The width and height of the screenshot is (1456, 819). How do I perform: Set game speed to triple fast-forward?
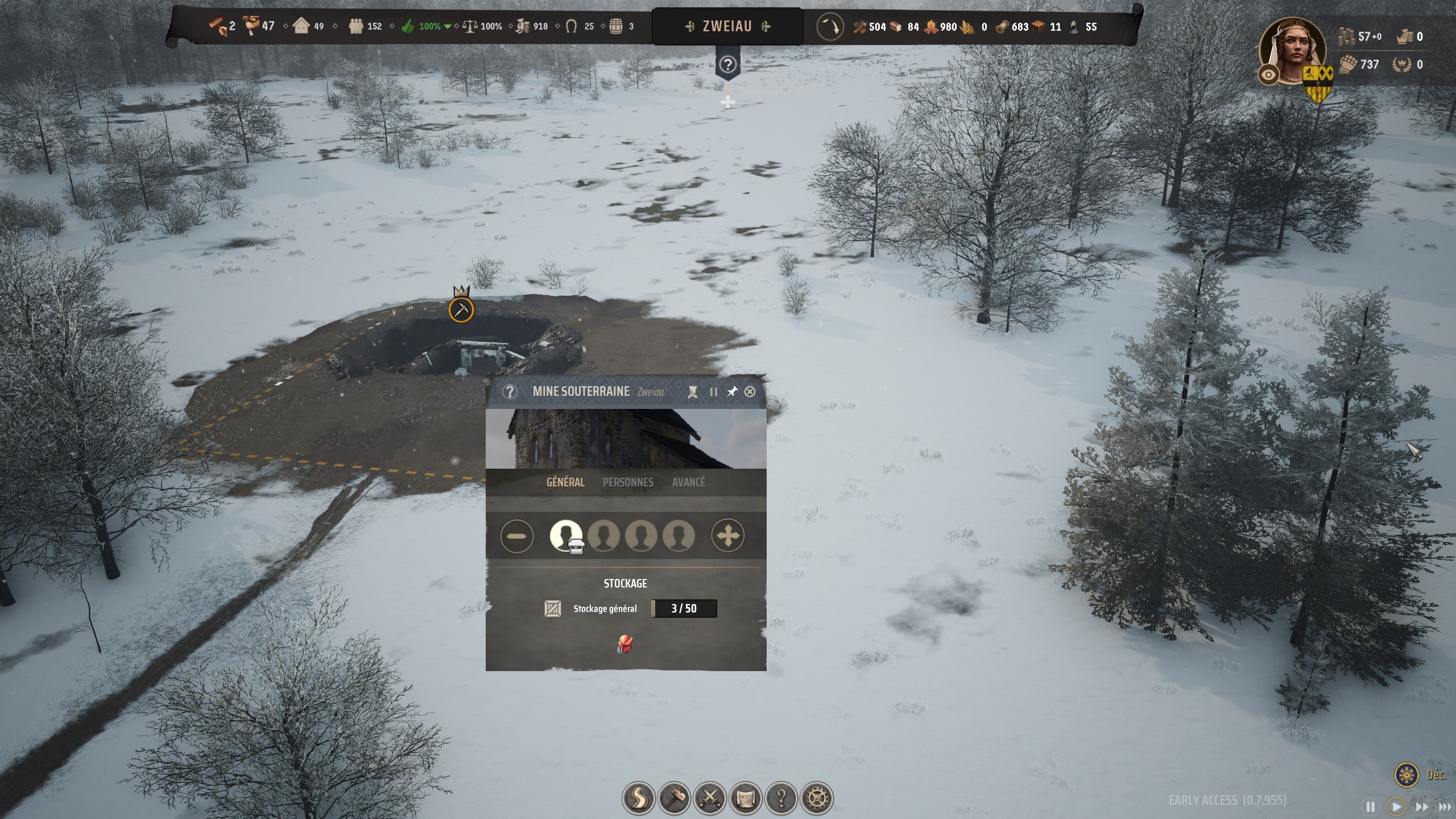pyautogui.click(x=1445, y=806)
